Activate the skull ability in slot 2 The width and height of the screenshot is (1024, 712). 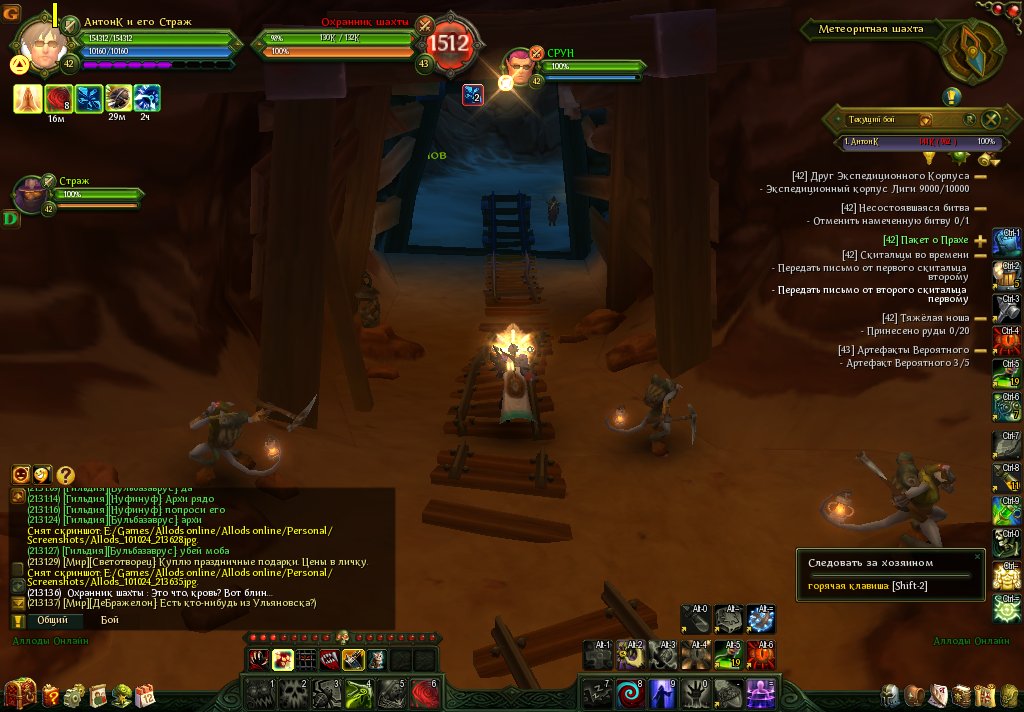[x=293, y=692]
